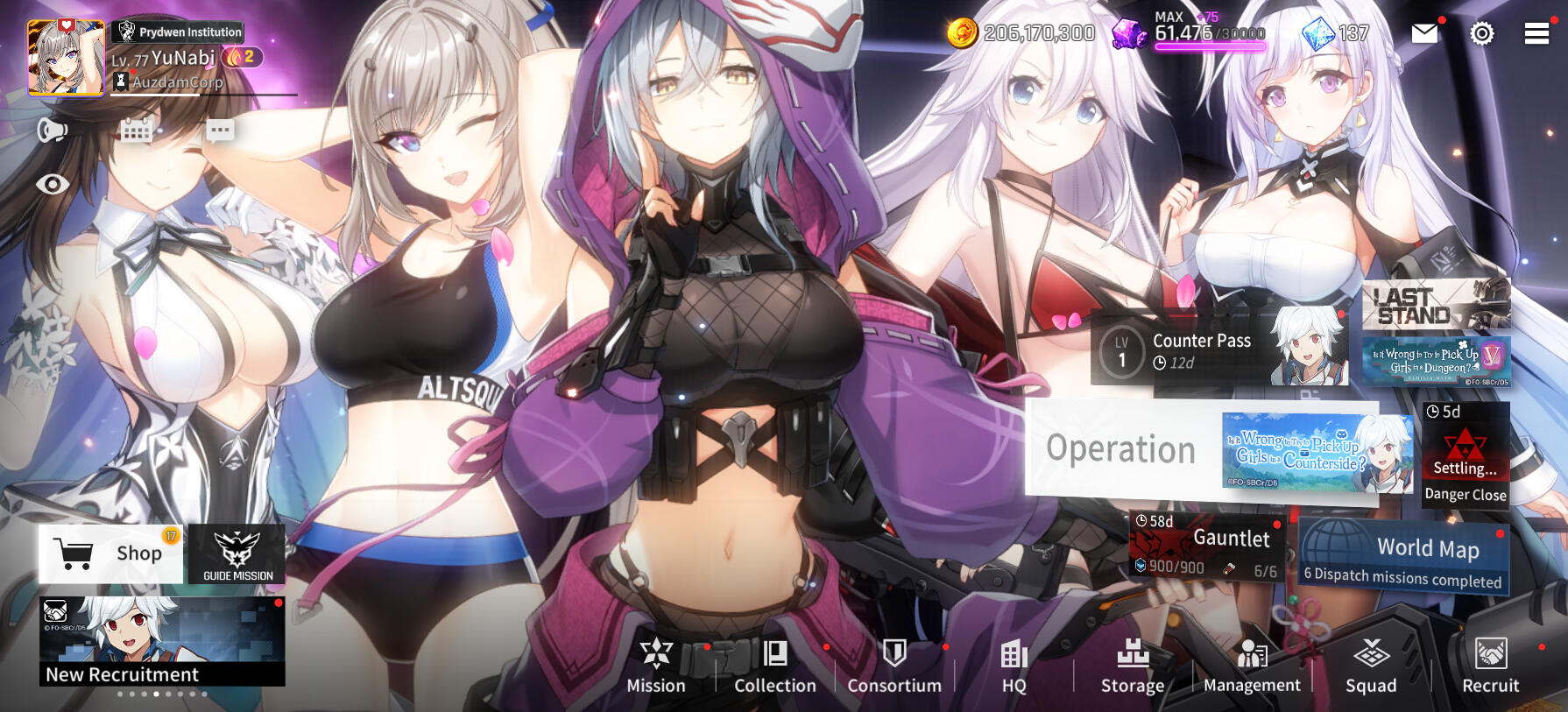Viewport: 1568px width, 712px height.
Task: Hide the interface with the eye icon
Action: tap(53, 184)
